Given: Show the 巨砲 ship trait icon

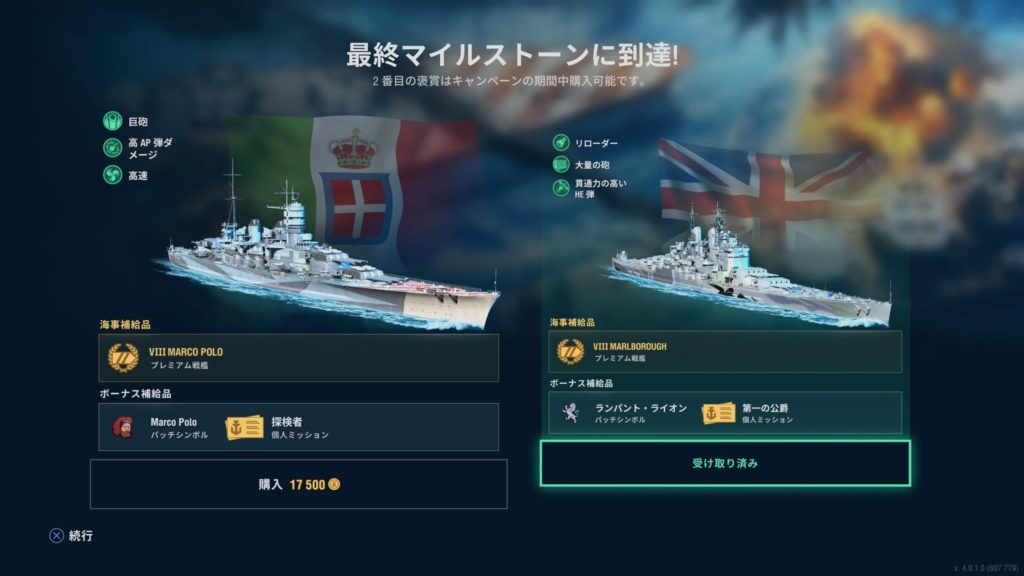Looking at the screenshot, I should coord(112,122).
